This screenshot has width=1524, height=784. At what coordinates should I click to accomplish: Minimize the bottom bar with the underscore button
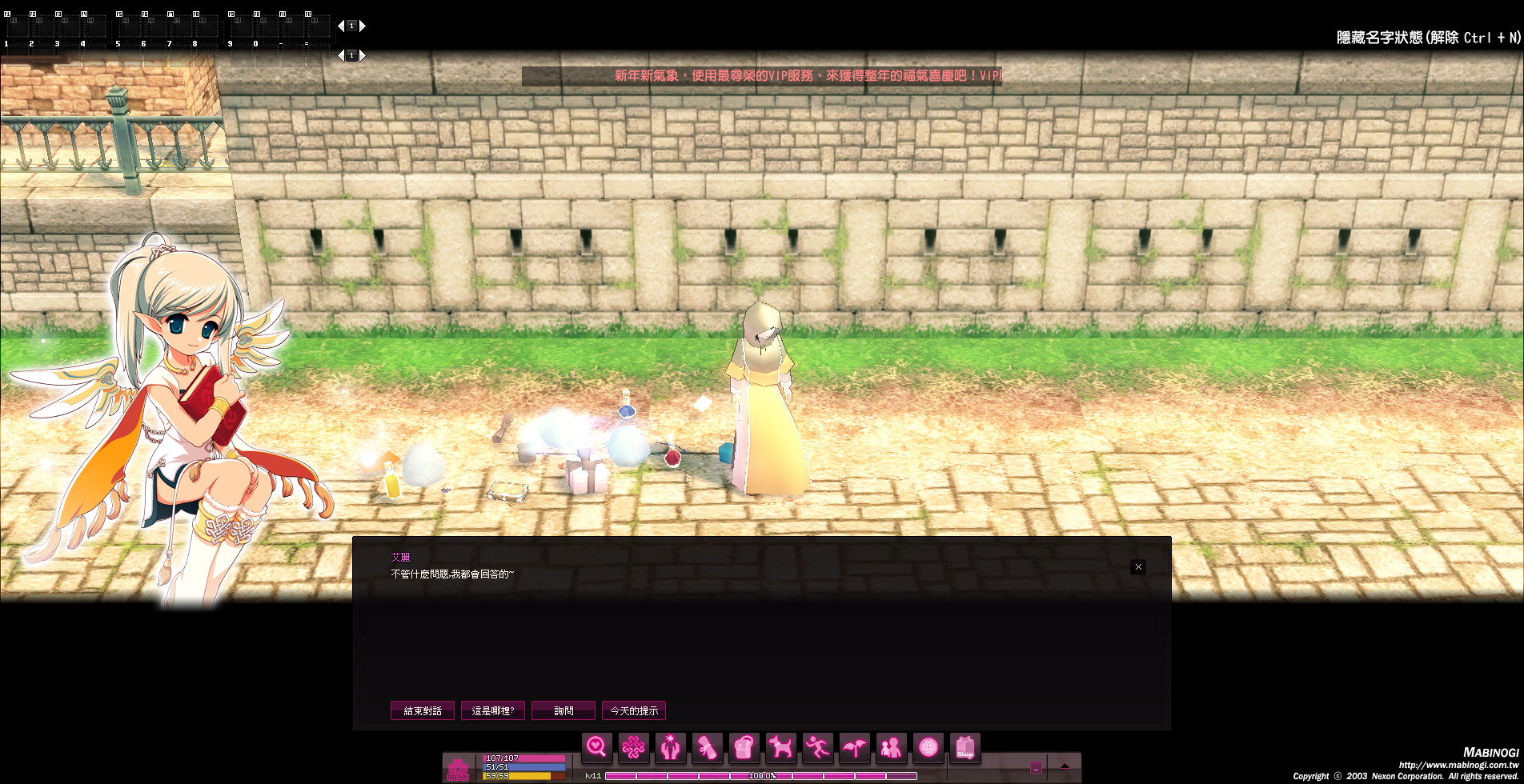(x=1036, y=767)
